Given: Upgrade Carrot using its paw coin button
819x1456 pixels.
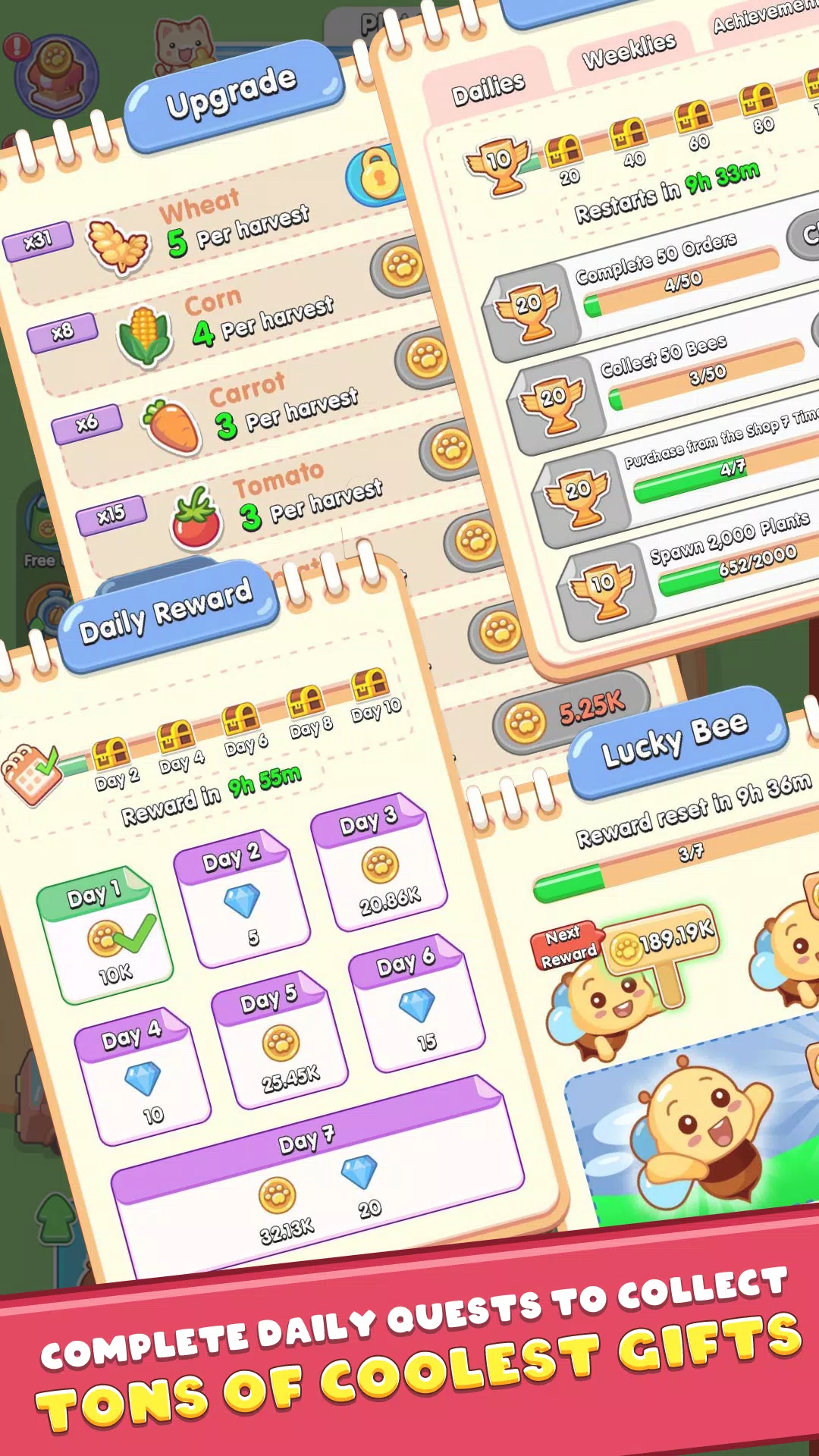Looking at the screenshot, I should click(x=426, y=358).
